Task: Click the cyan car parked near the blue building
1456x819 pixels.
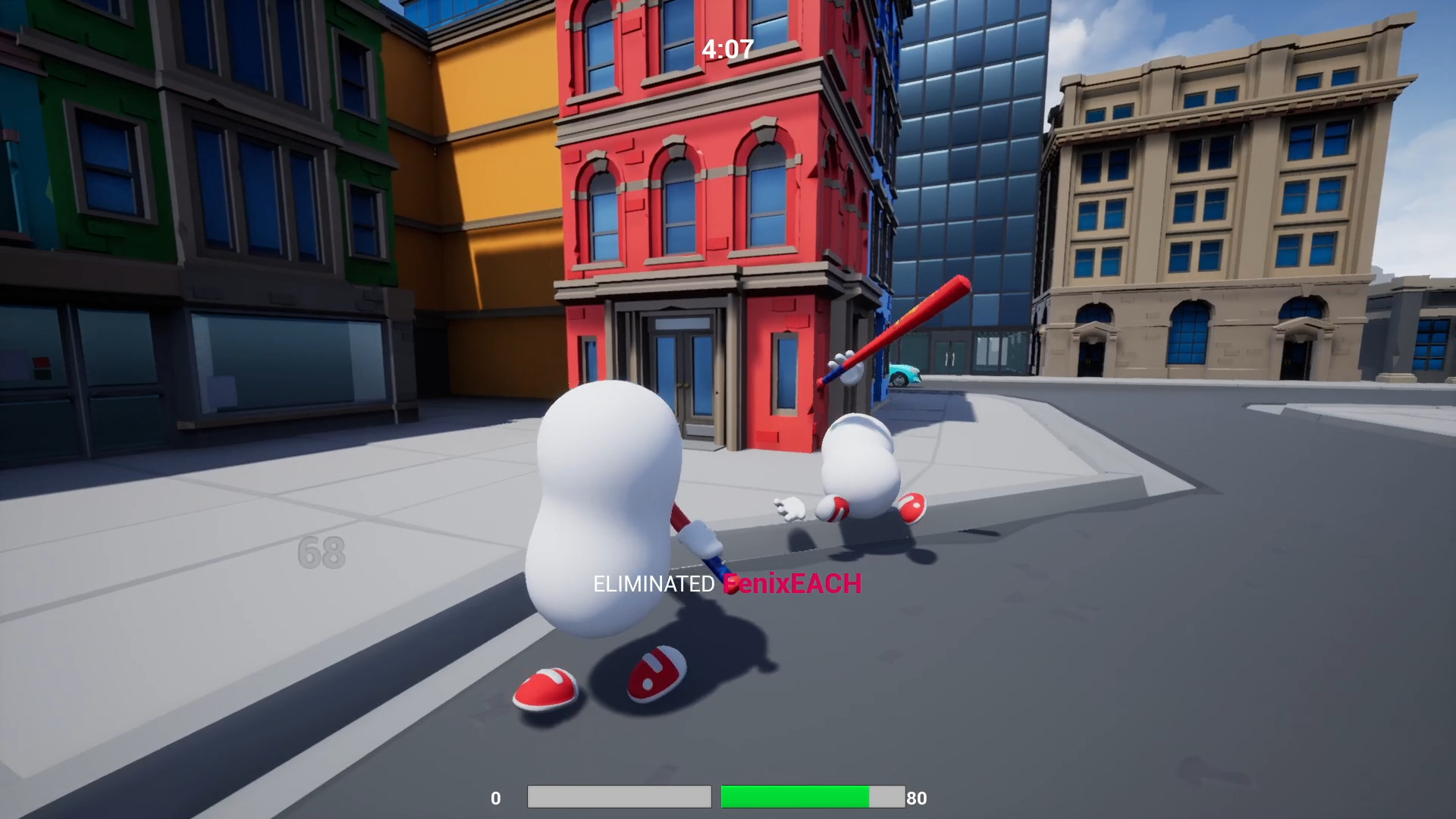Action: click(904, 374)
